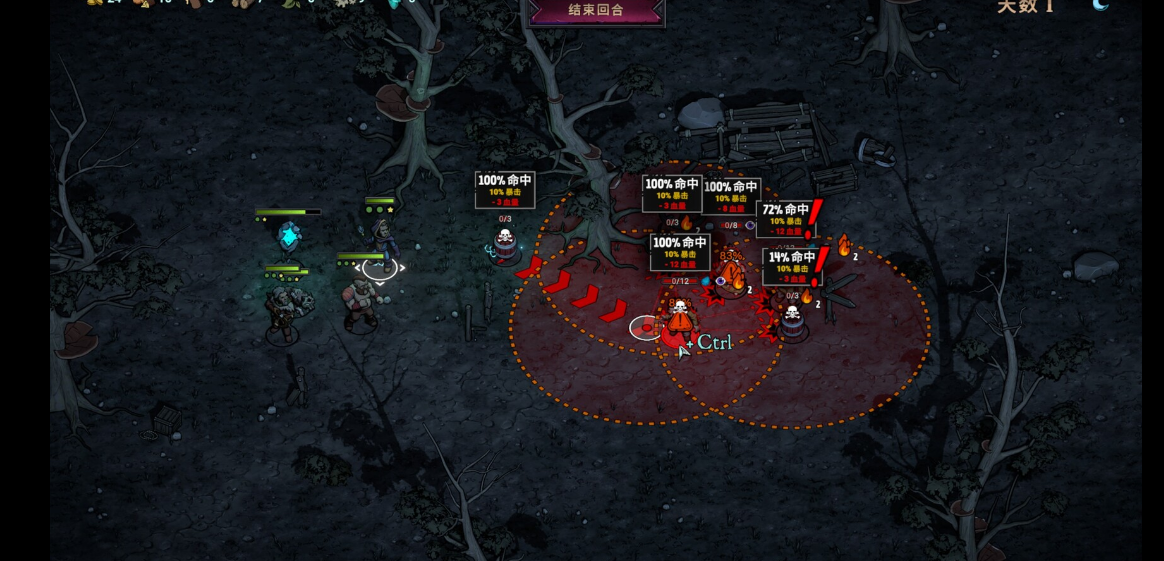Target the lone skull barrel left of the tree
1164x561 pixels.
tap(505, 244)
